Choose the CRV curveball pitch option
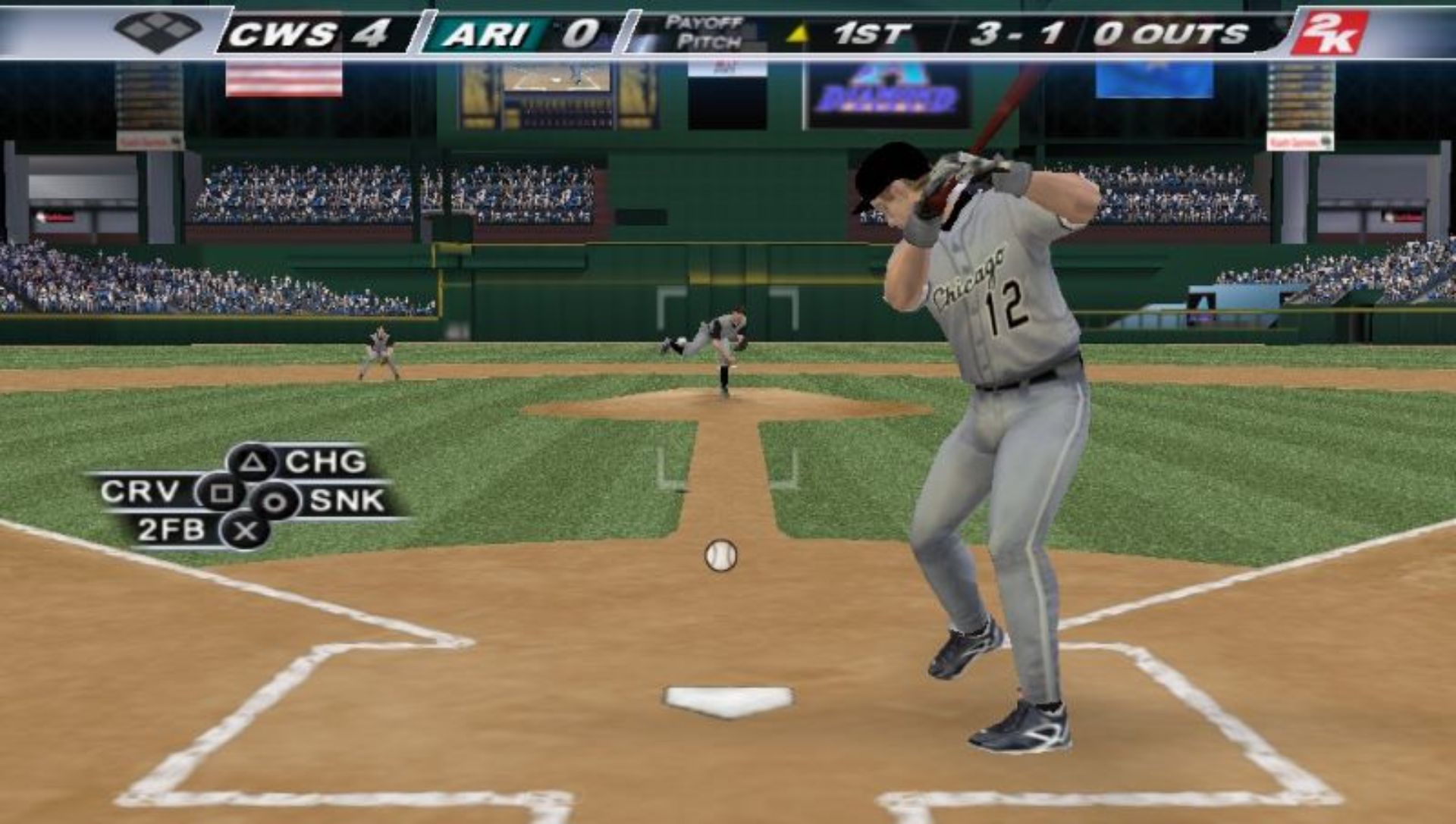Screen dimensions: 1456x824 tap(220, 493)
